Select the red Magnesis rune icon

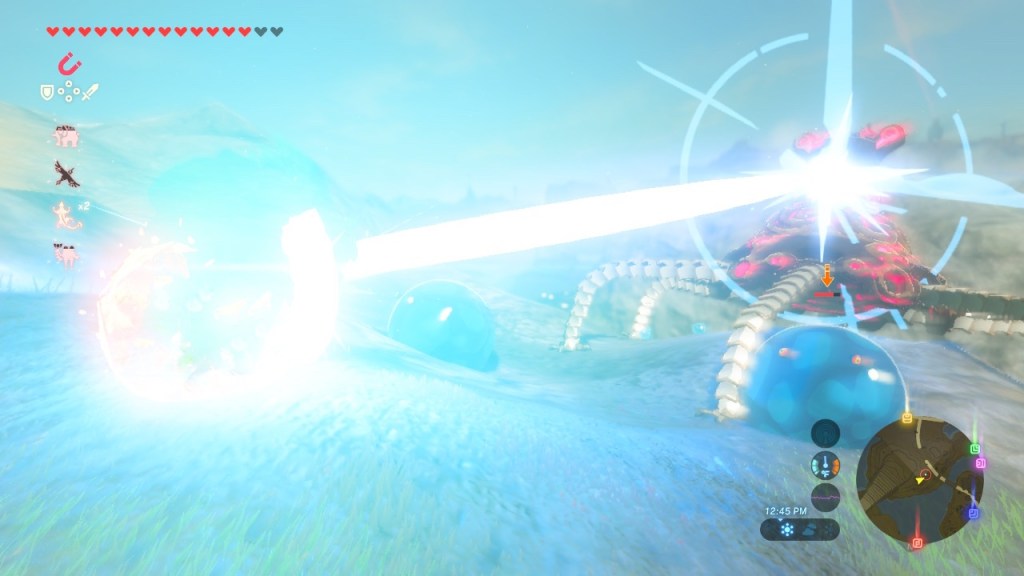(69, 66)
